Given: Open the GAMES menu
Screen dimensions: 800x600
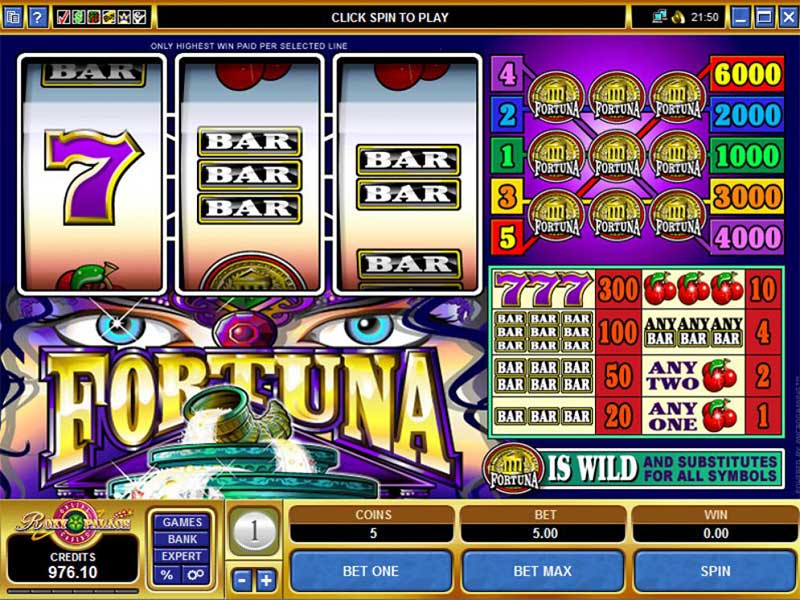Looking at the screenshot, I should coord(182,522).
